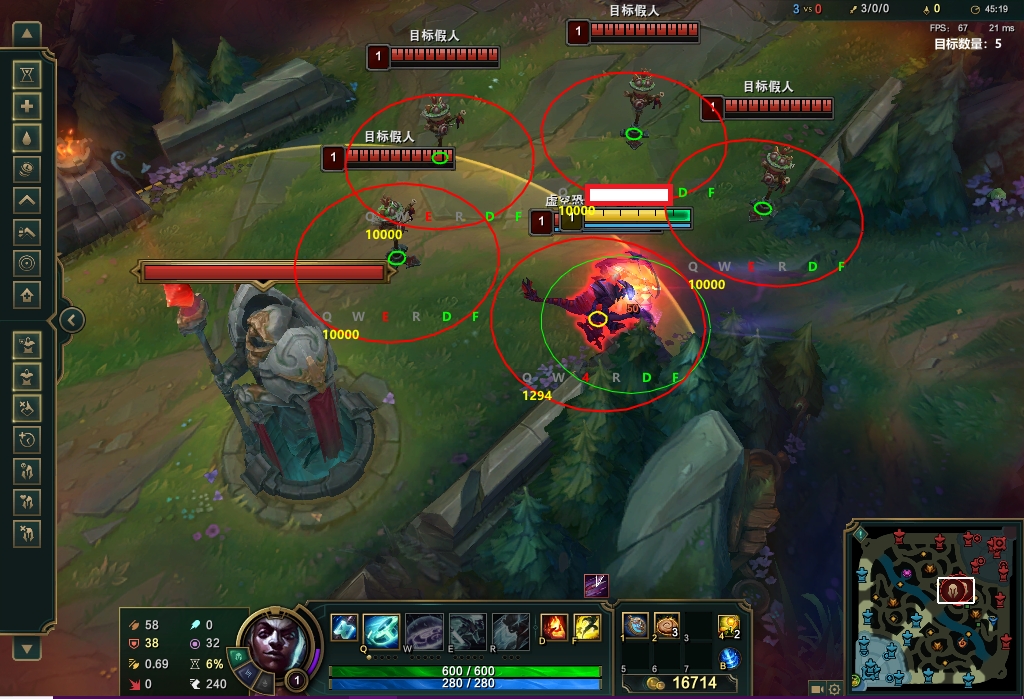Use the Flash summoner spell
The image size is (1024, 699).
[x=586, y=628]
